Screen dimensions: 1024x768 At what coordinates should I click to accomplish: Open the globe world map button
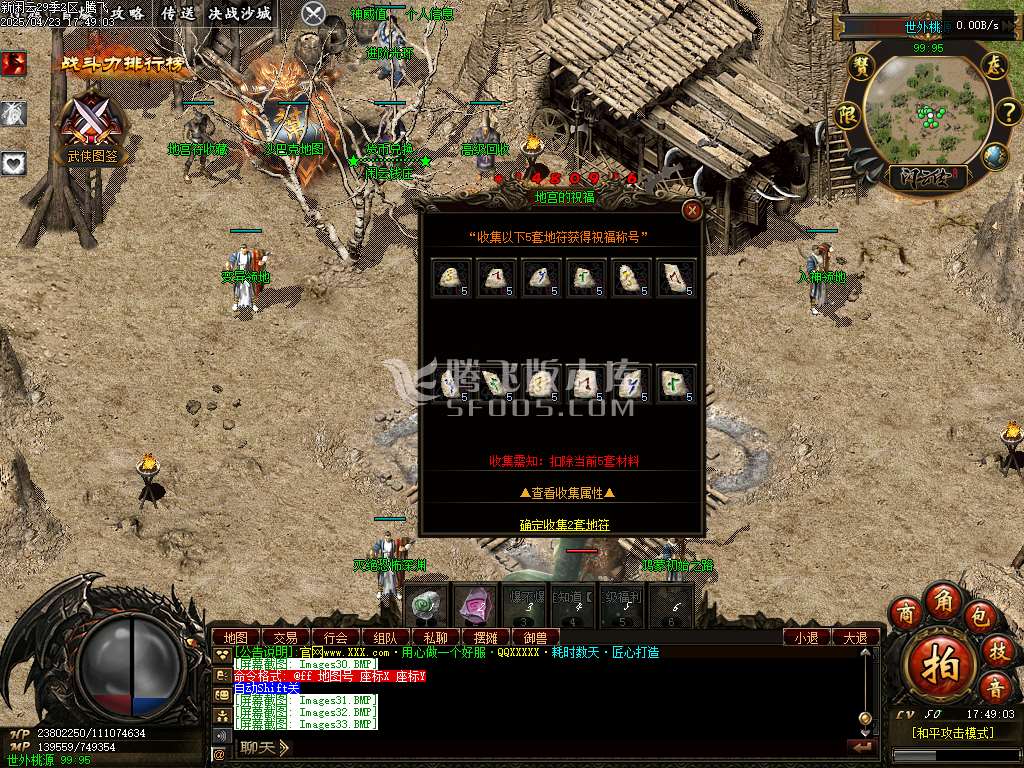(x=993, y=156)
